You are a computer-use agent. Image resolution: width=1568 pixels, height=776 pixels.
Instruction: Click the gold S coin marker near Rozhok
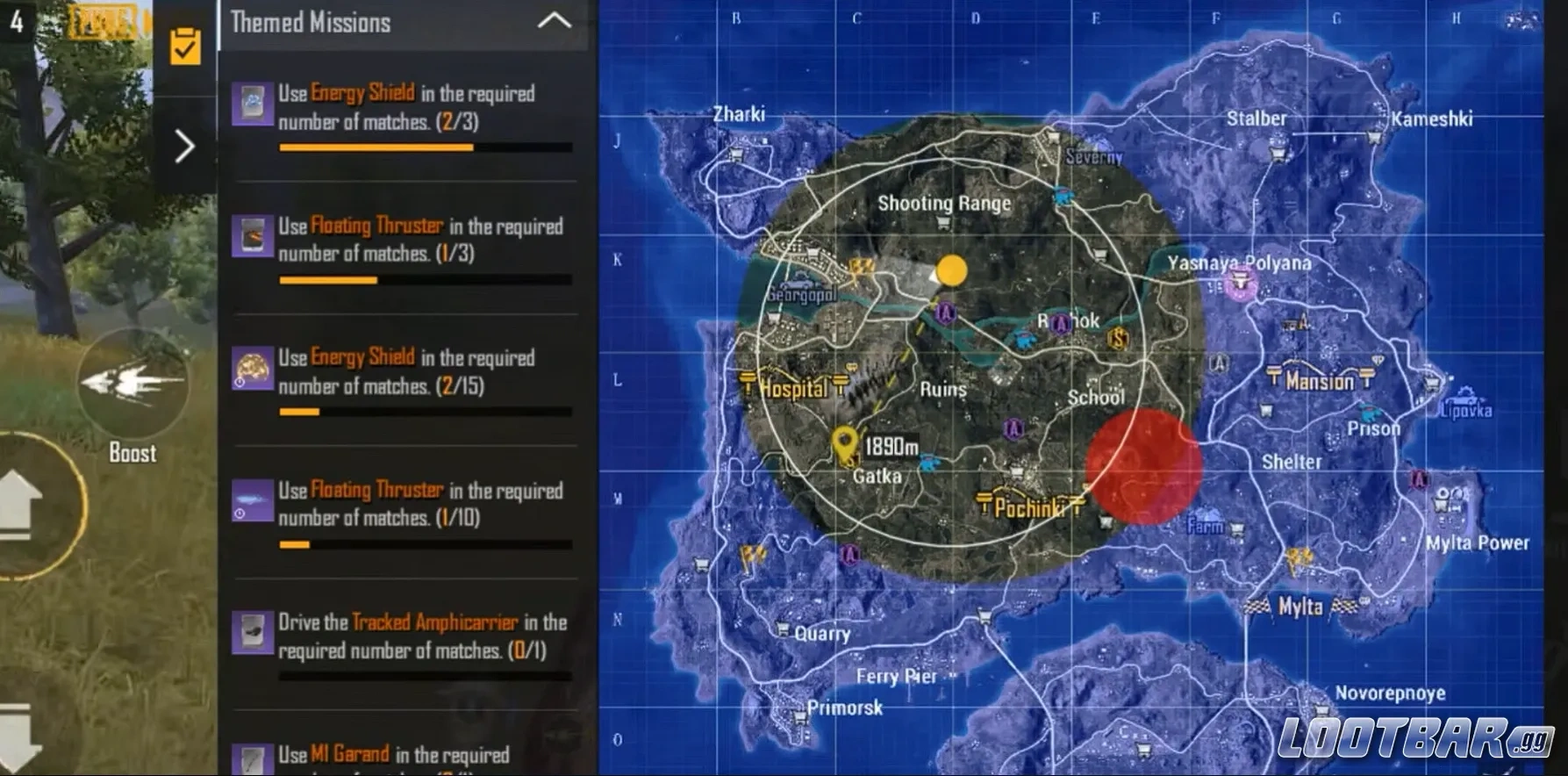1117,340
